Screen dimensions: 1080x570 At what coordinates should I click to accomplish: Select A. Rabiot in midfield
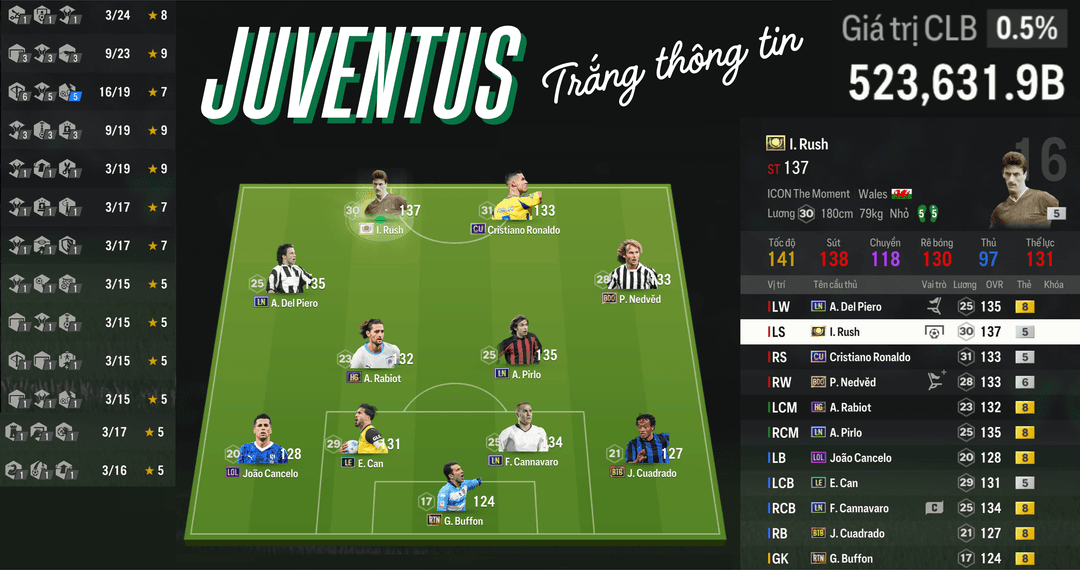pos(378,352)
